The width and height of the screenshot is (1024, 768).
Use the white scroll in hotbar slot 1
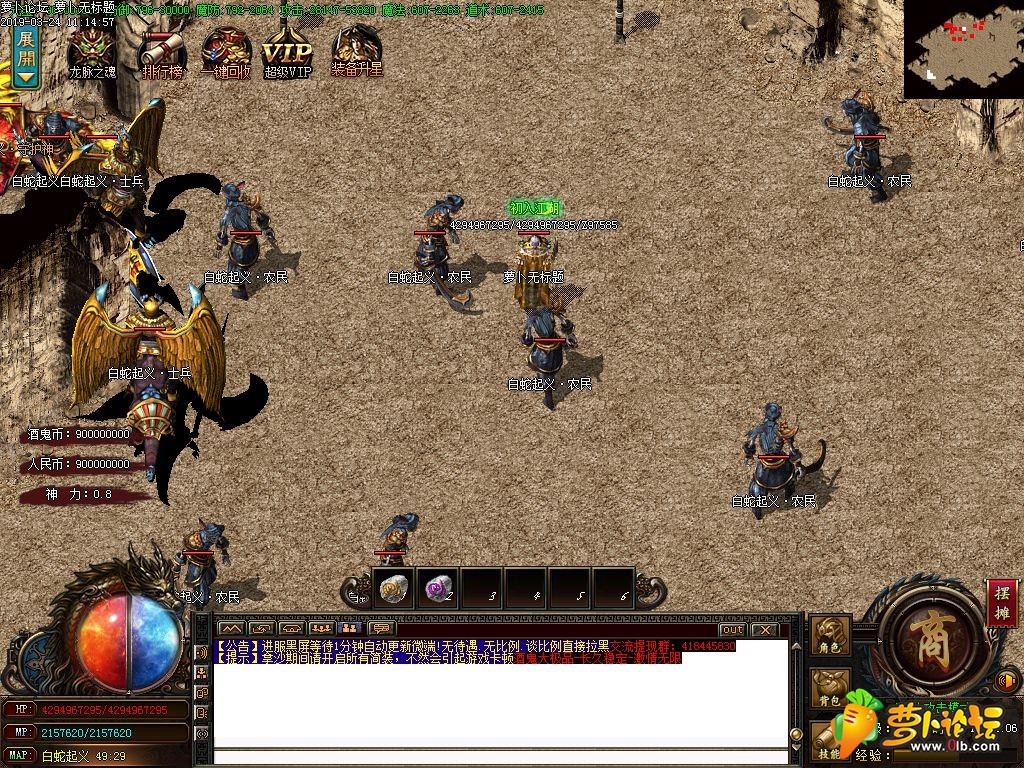click(x=394, y=589)
